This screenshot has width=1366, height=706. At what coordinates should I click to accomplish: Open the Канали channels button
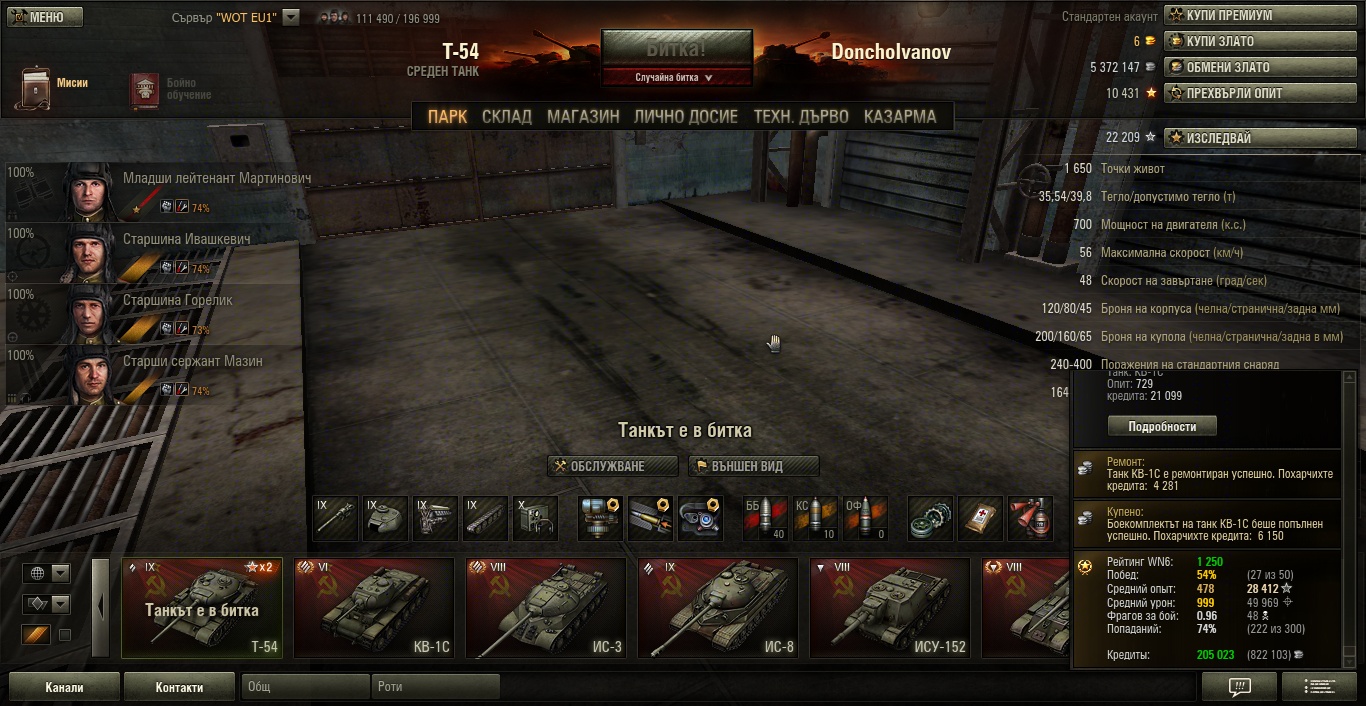(64, 687)
